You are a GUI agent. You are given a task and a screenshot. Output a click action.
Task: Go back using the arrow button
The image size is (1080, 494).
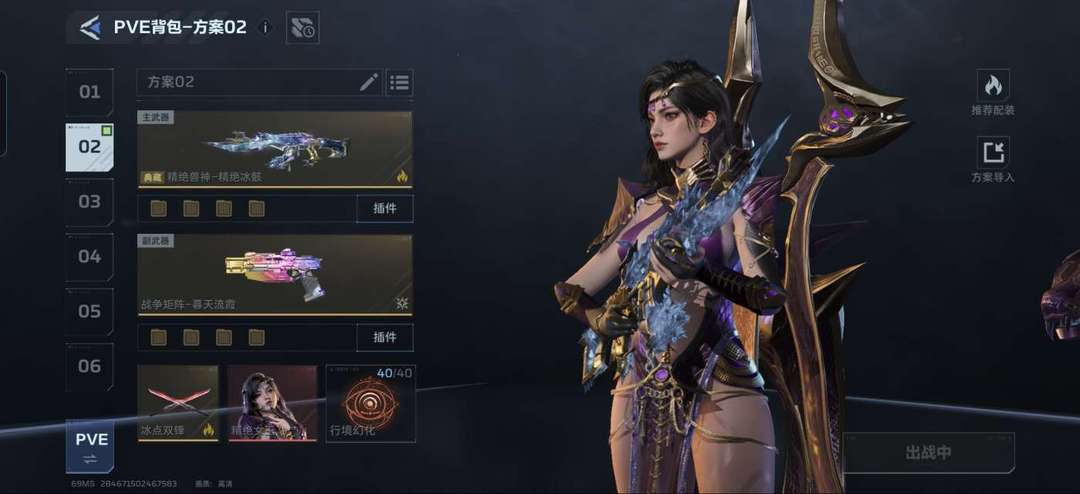[x=90, y=28]
